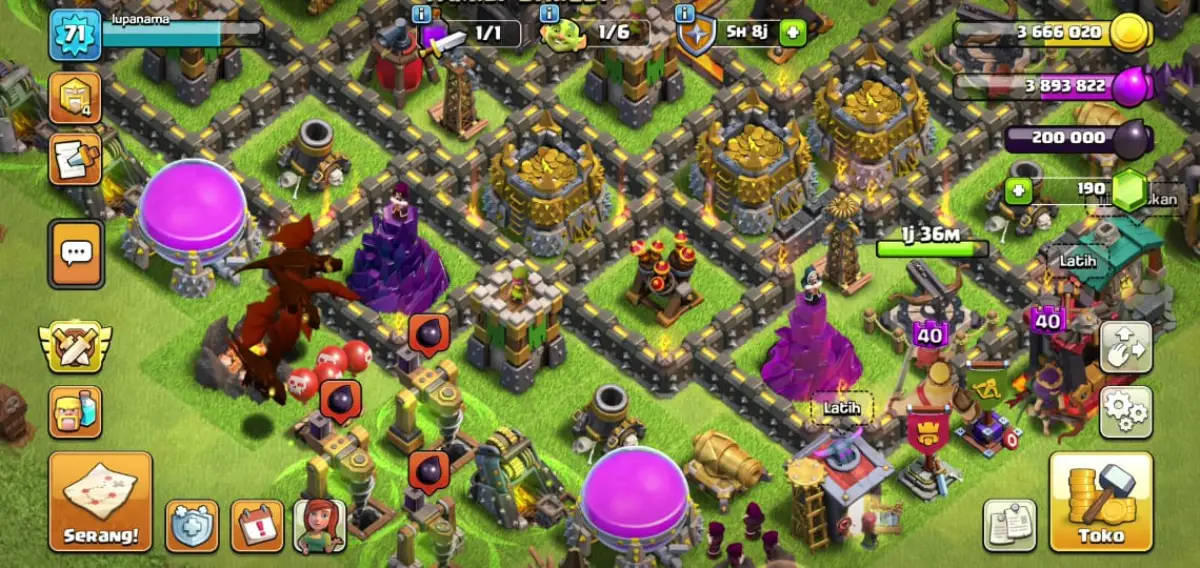Open the barbarian and elixir army icon
Image resolution: width=1200 pixels, height=568 pixels.
[75, 412]
